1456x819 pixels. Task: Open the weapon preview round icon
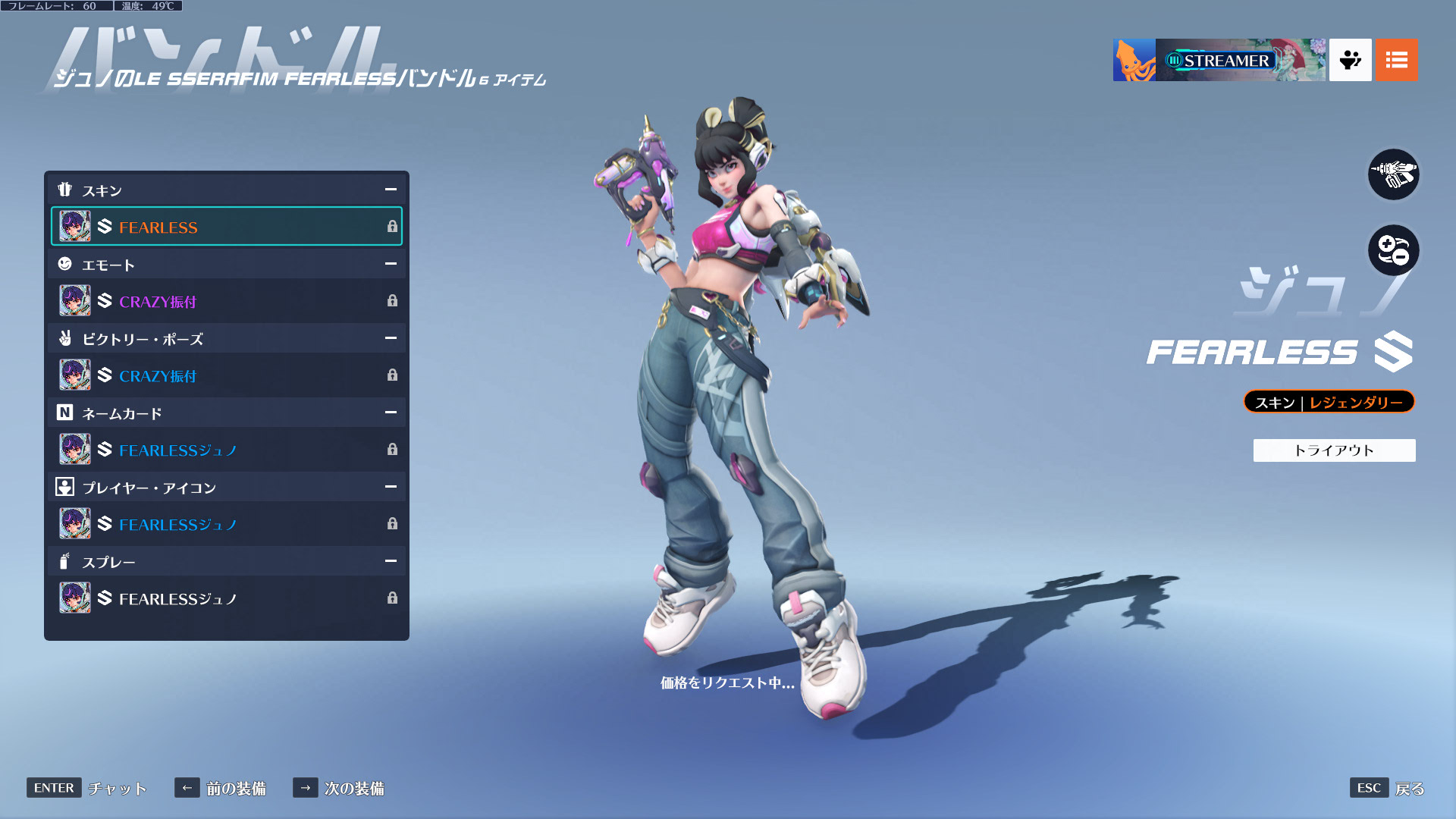(x=1393, y=174)
